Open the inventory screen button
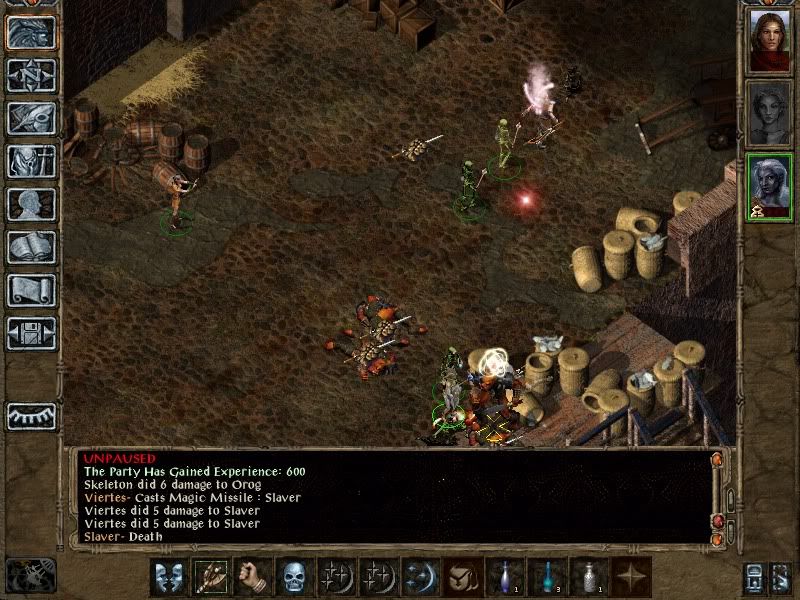The height and width of the screenshot is (600, 800). point(31,161)
